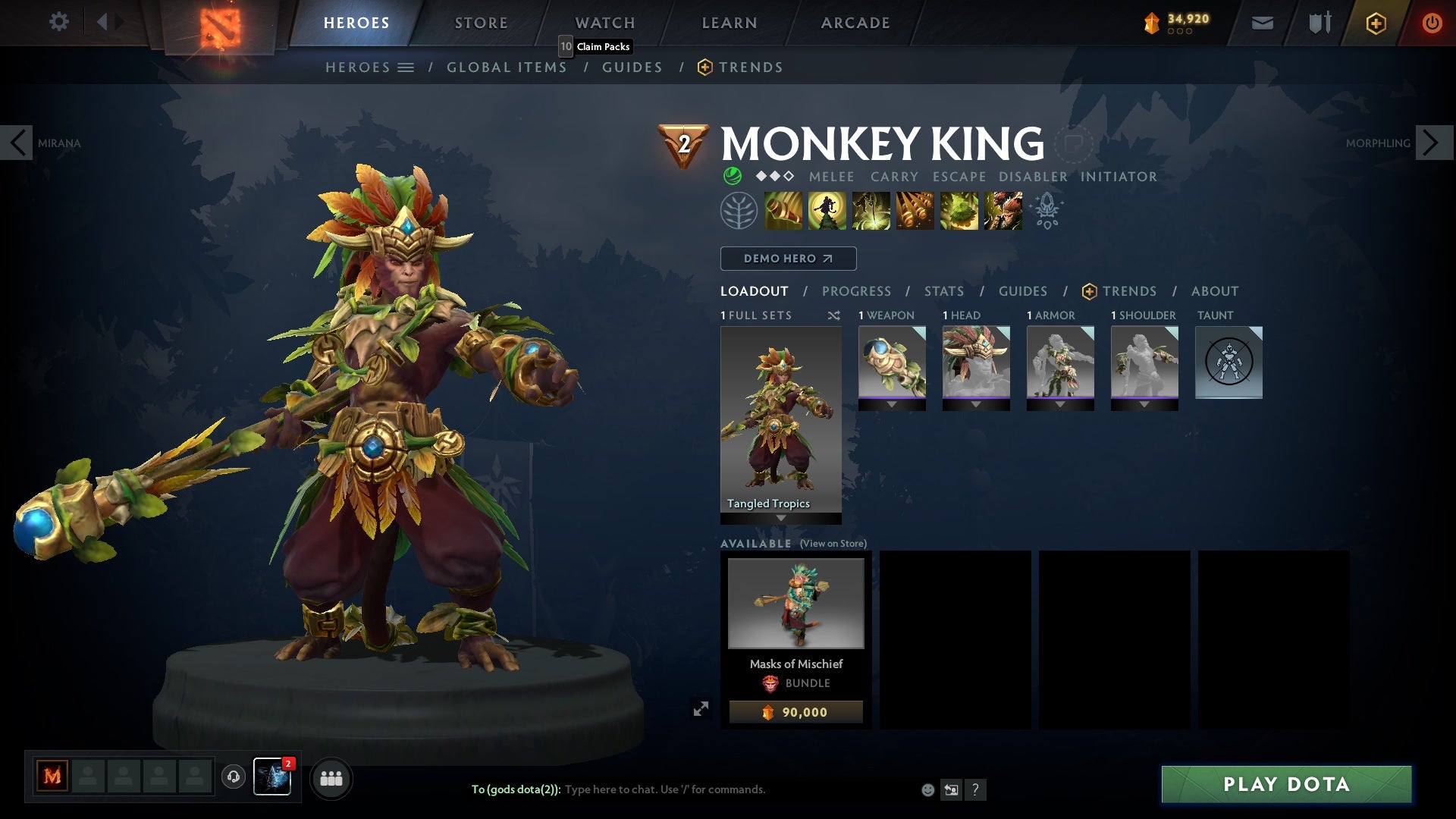Image resolution: width=1456 pixels, height=819 pixels.
Task: Open the headset voice chat icon in party bar
Action: point(234,777)
